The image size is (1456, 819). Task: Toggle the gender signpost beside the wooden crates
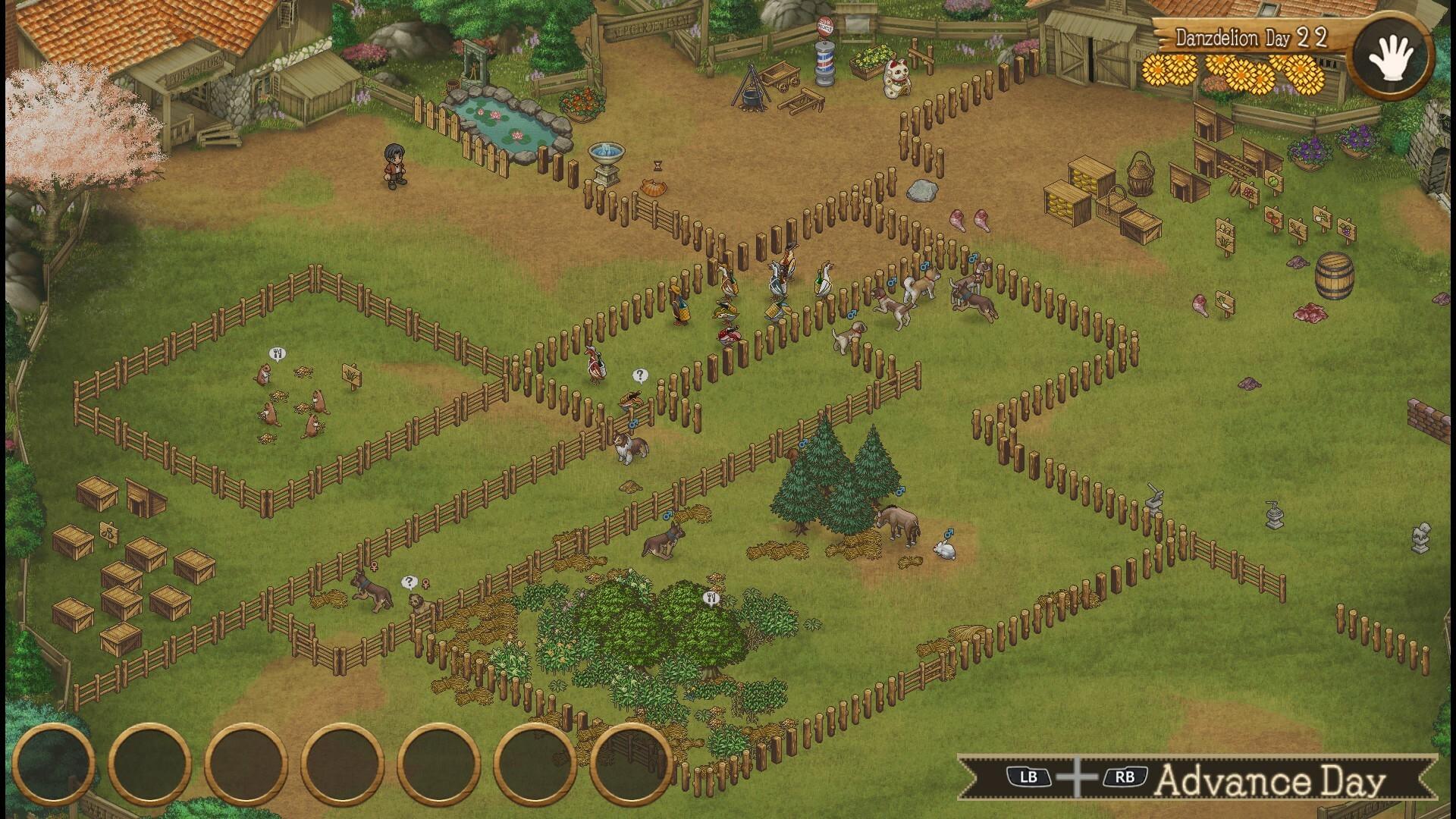point(110,533)
